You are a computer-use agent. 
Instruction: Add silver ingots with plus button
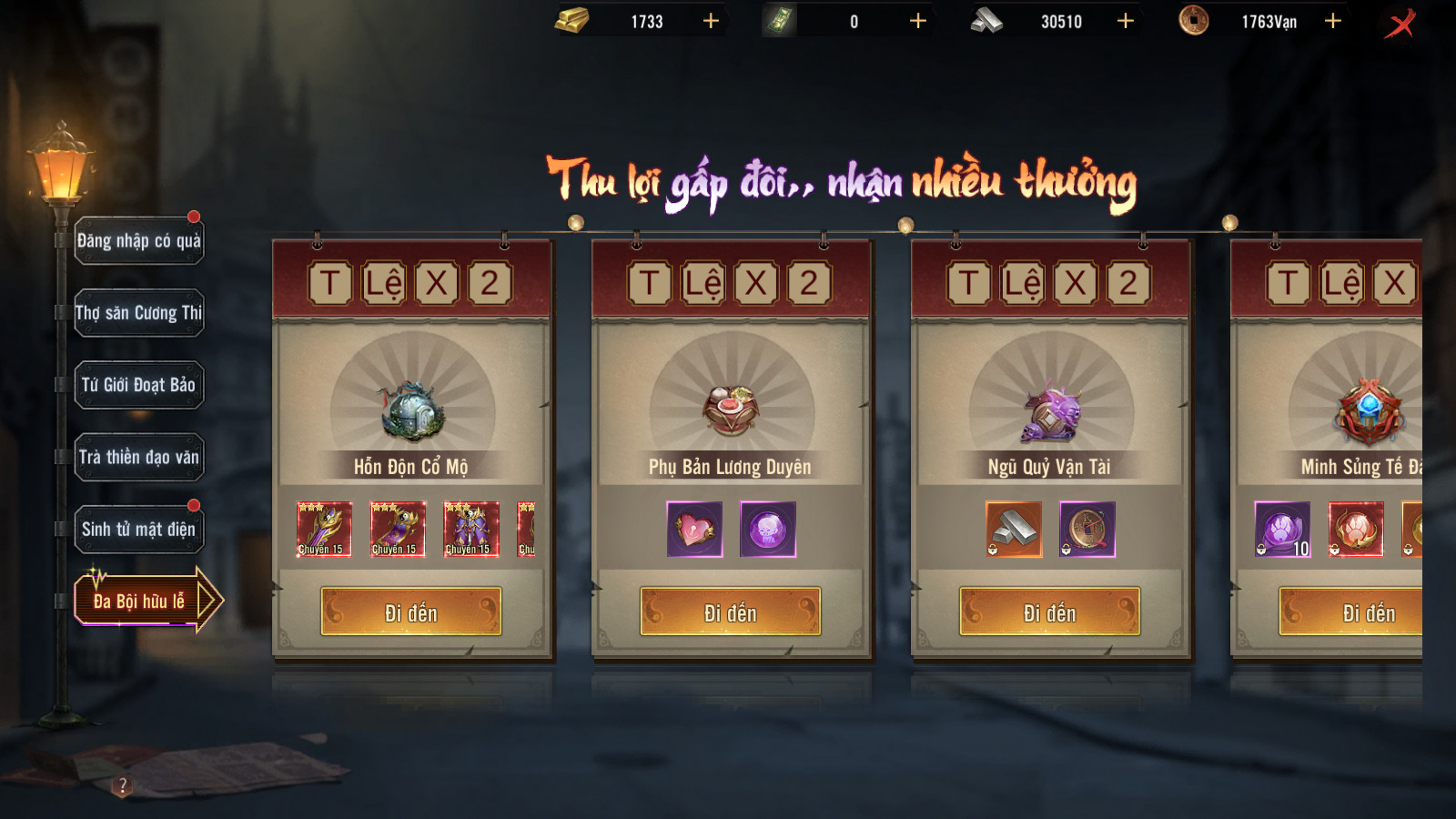tap(1126, 21)
